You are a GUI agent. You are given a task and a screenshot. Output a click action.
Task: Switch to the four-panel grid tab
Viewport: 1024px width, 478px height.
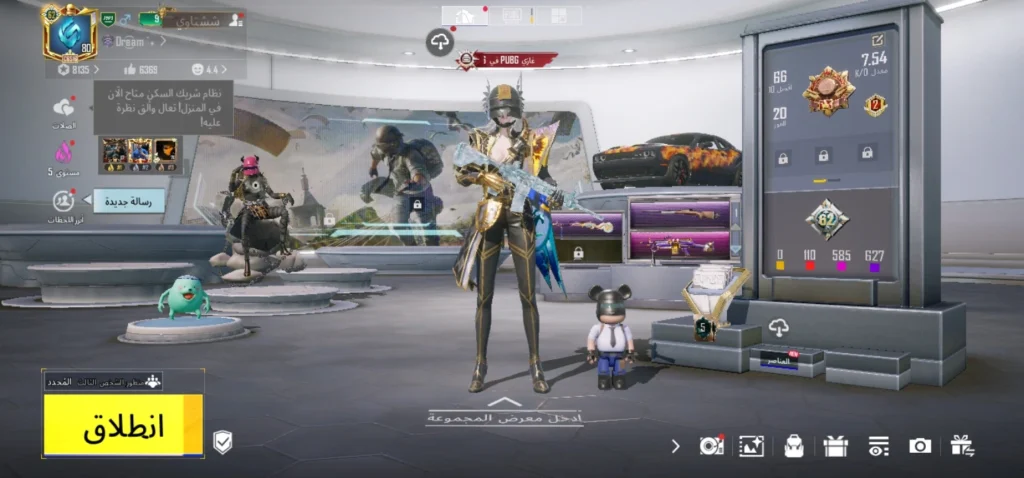point(559,16)
